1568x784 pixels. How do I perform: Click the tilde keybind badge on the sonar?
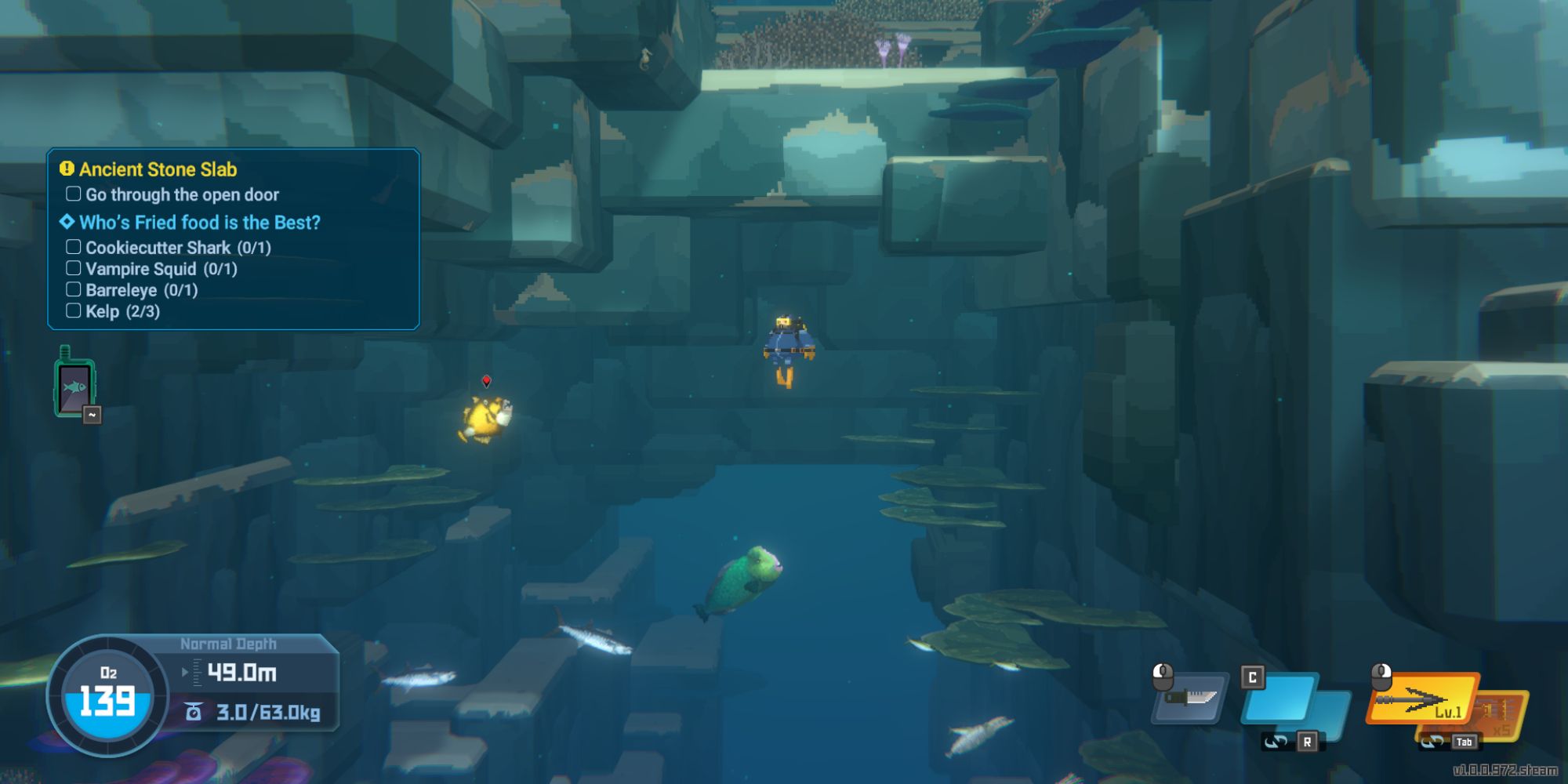coord(93,416)
